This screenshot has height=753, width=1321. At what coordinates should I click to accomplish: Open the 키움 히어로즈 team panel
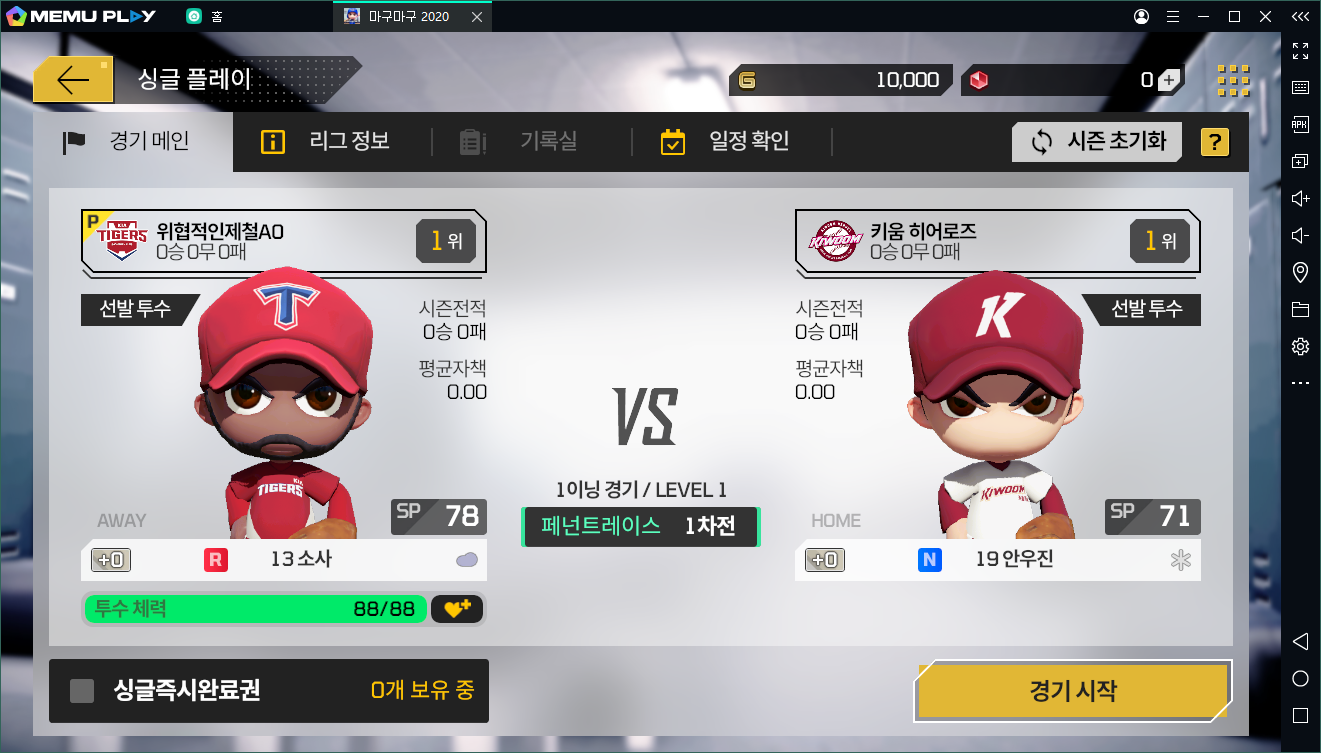(x=997, y=241)
